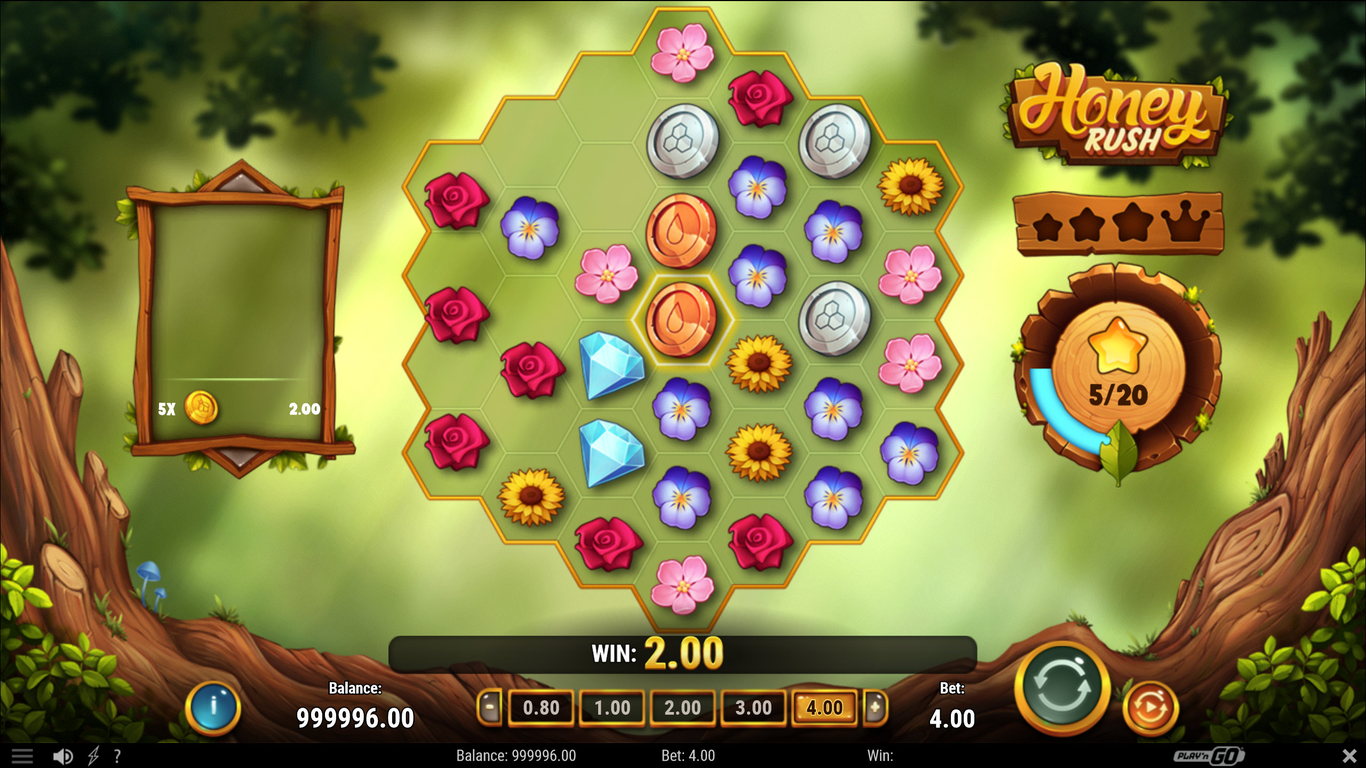1366x768 pixels.
Task: Set the bet to 2.00
Action: pyautogui.click(x=683, y=708)
